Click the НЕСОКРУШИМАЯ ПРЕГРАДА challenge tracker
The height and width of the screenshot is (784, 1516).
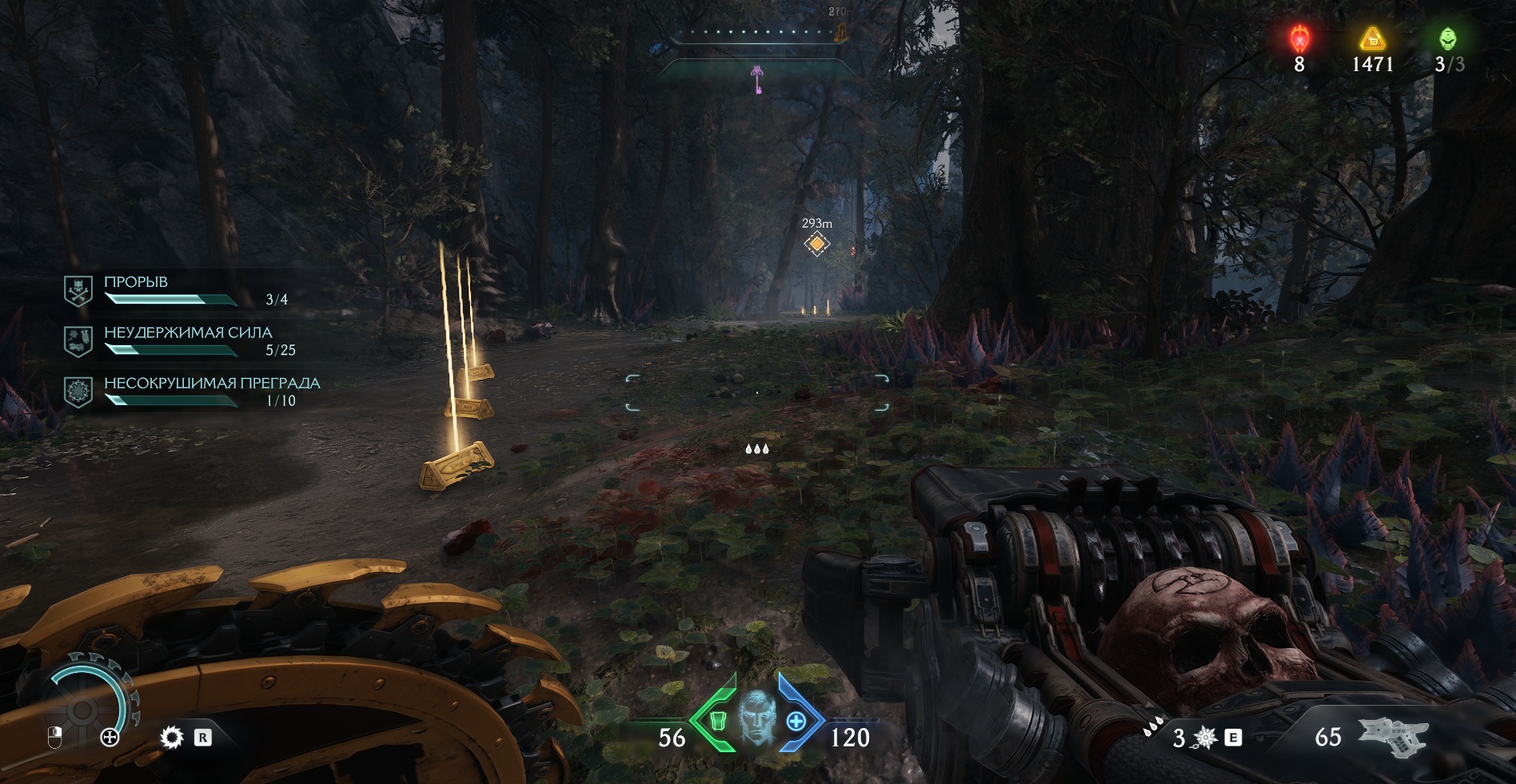pos(192,392)
